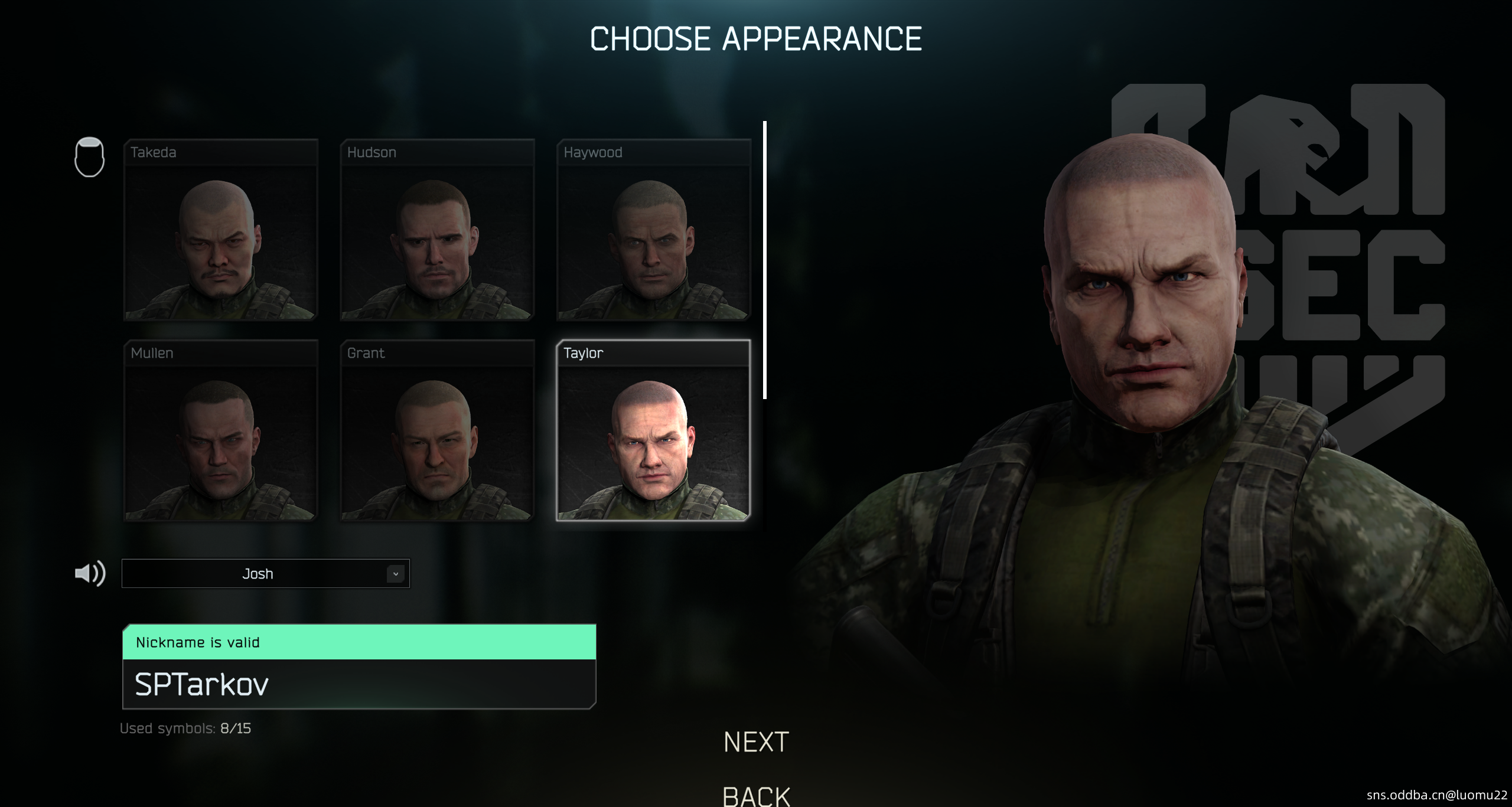Pick the Haywood head option
The image size is (1512, 807).
pyautogui.click(x=653, y=230)
